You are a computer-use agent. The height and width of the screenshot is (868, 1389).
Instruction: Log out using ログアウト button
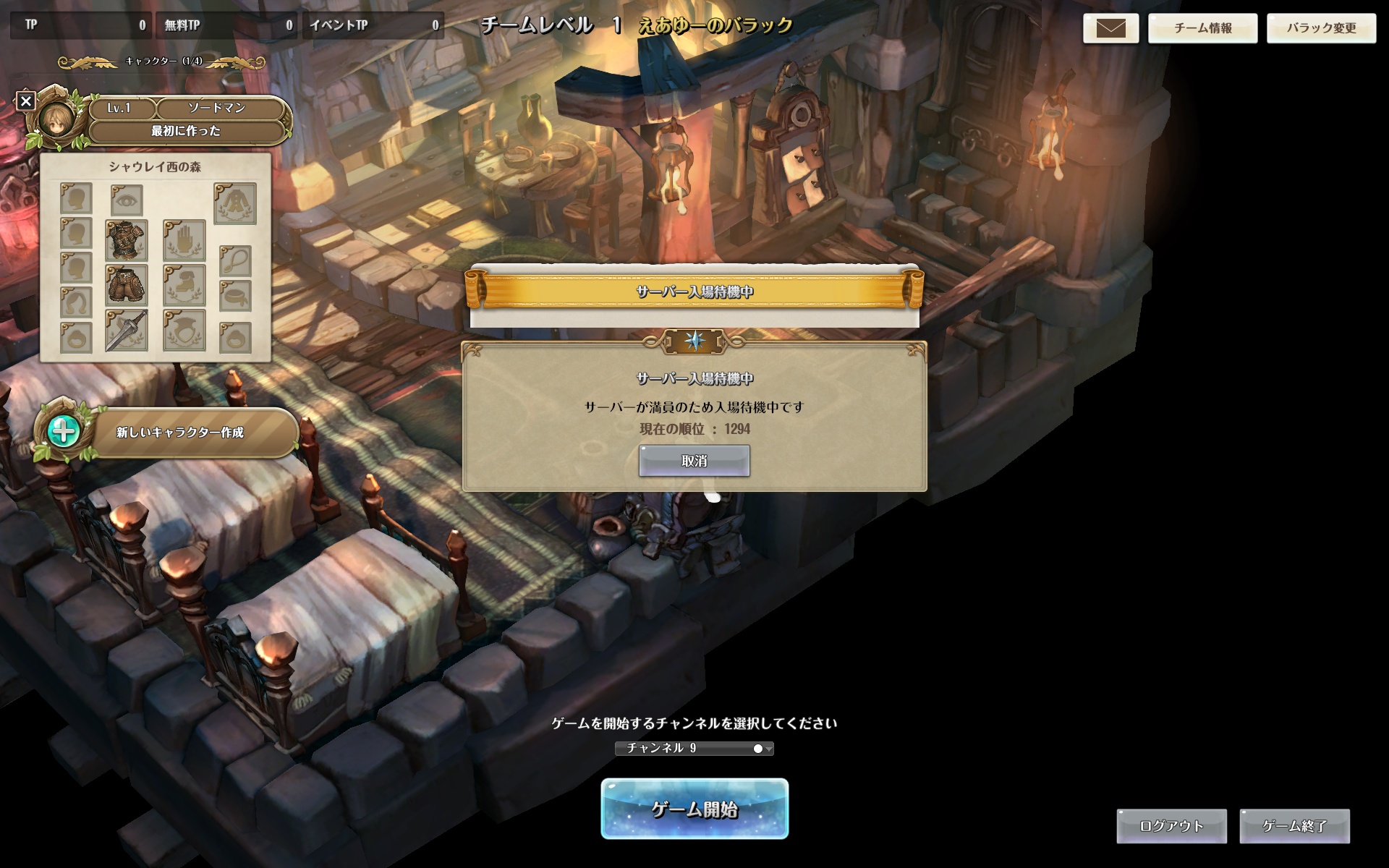click(1171, 826)
